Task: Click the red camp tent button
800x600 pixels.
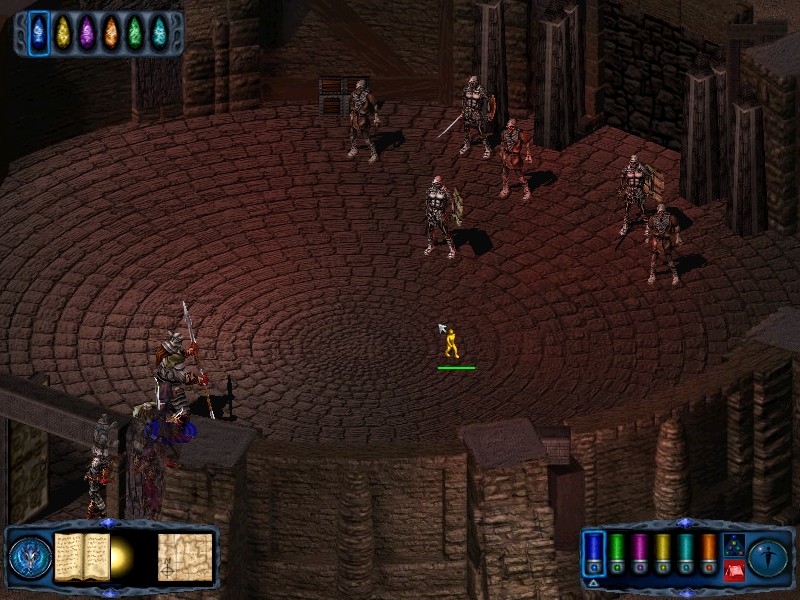Action: click(x=733, y=571)
